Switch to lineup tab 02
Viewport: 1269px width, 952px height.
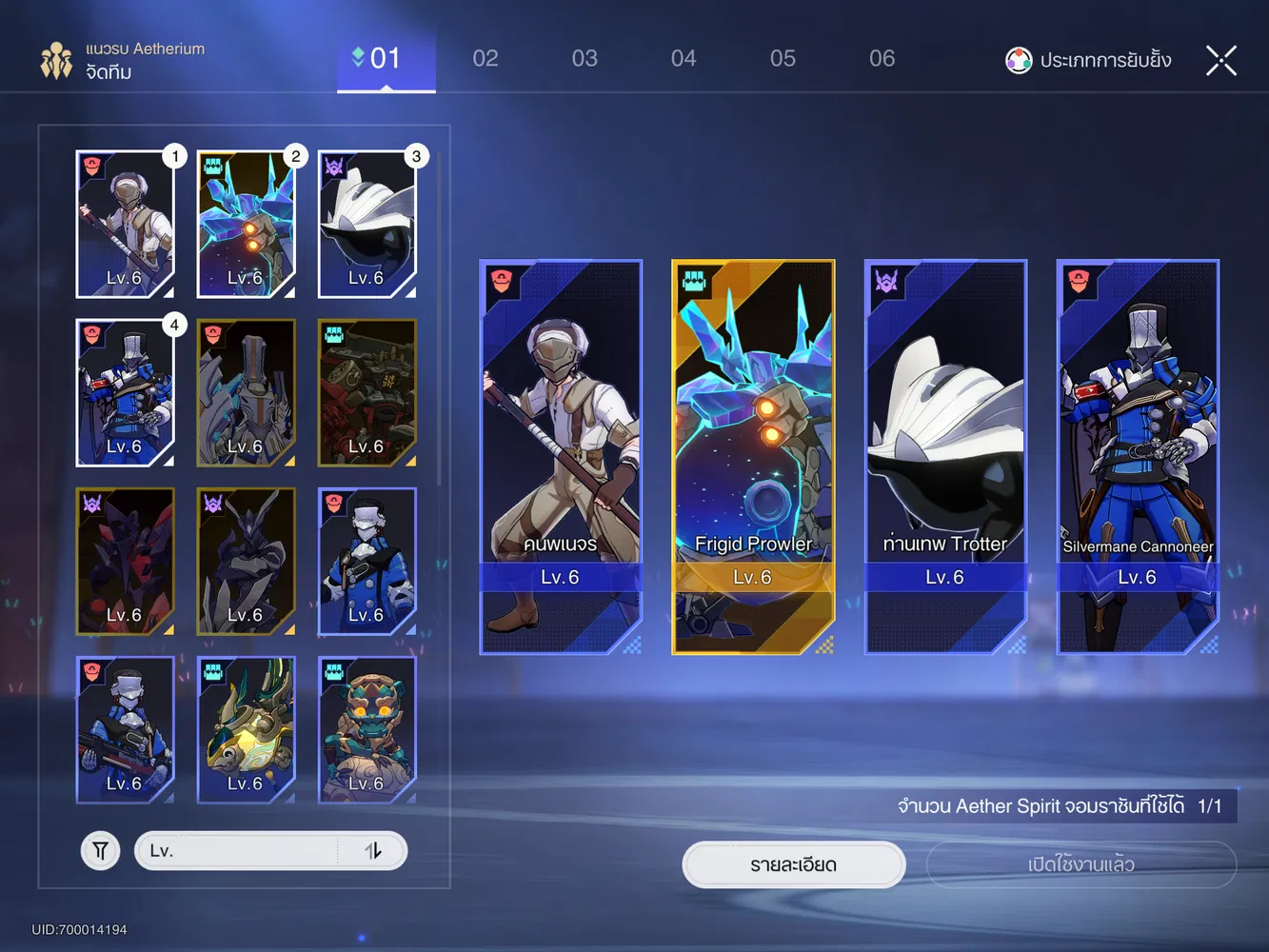tap(486, 58)
